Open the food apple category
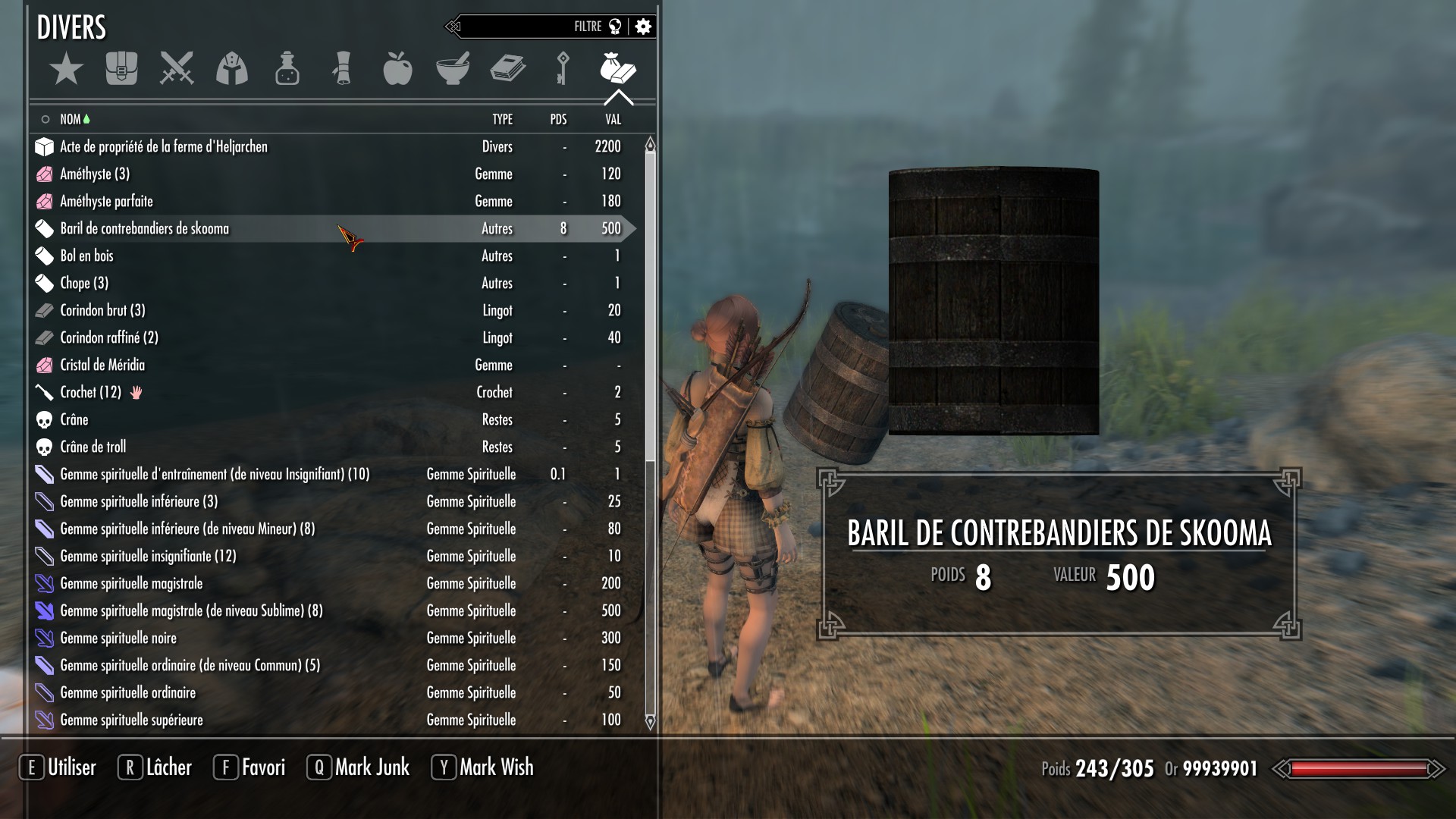Viewport: 1456px width, 819px height. pyautogui.click(x=397, y=69)
